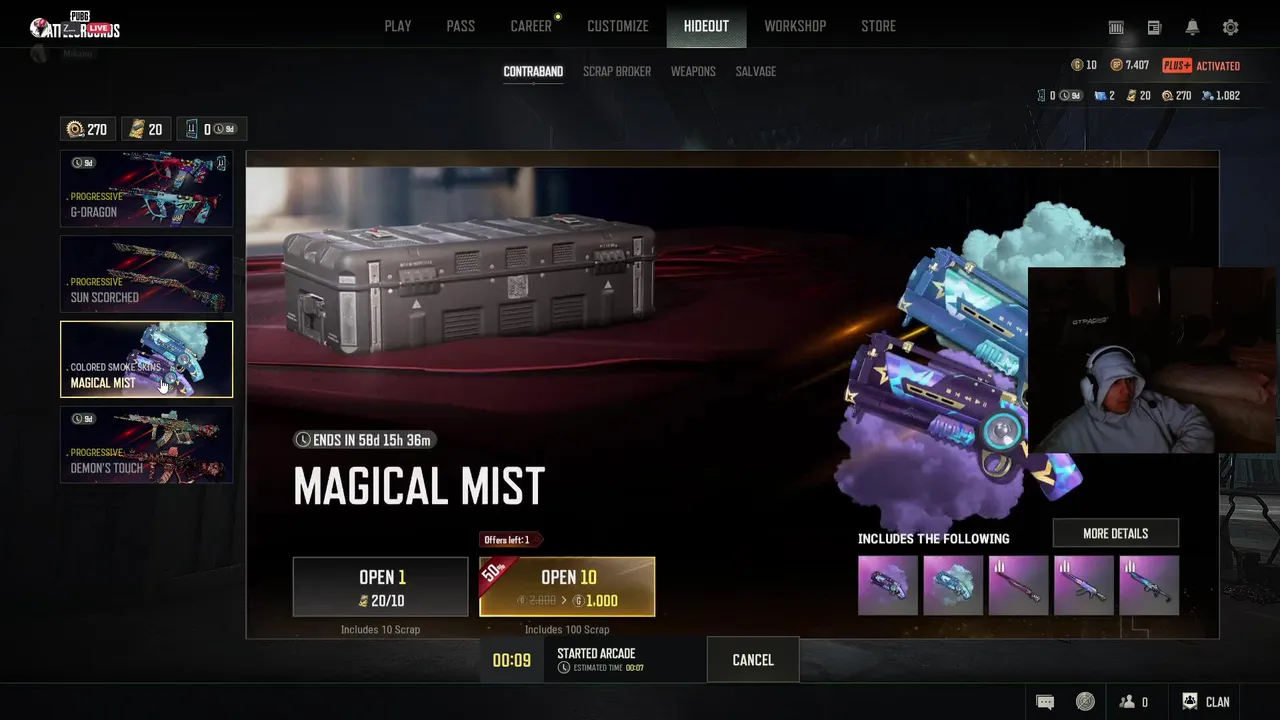Show the Salvage sub-tab
1280x720 pixels.
[x=756, y=71]
